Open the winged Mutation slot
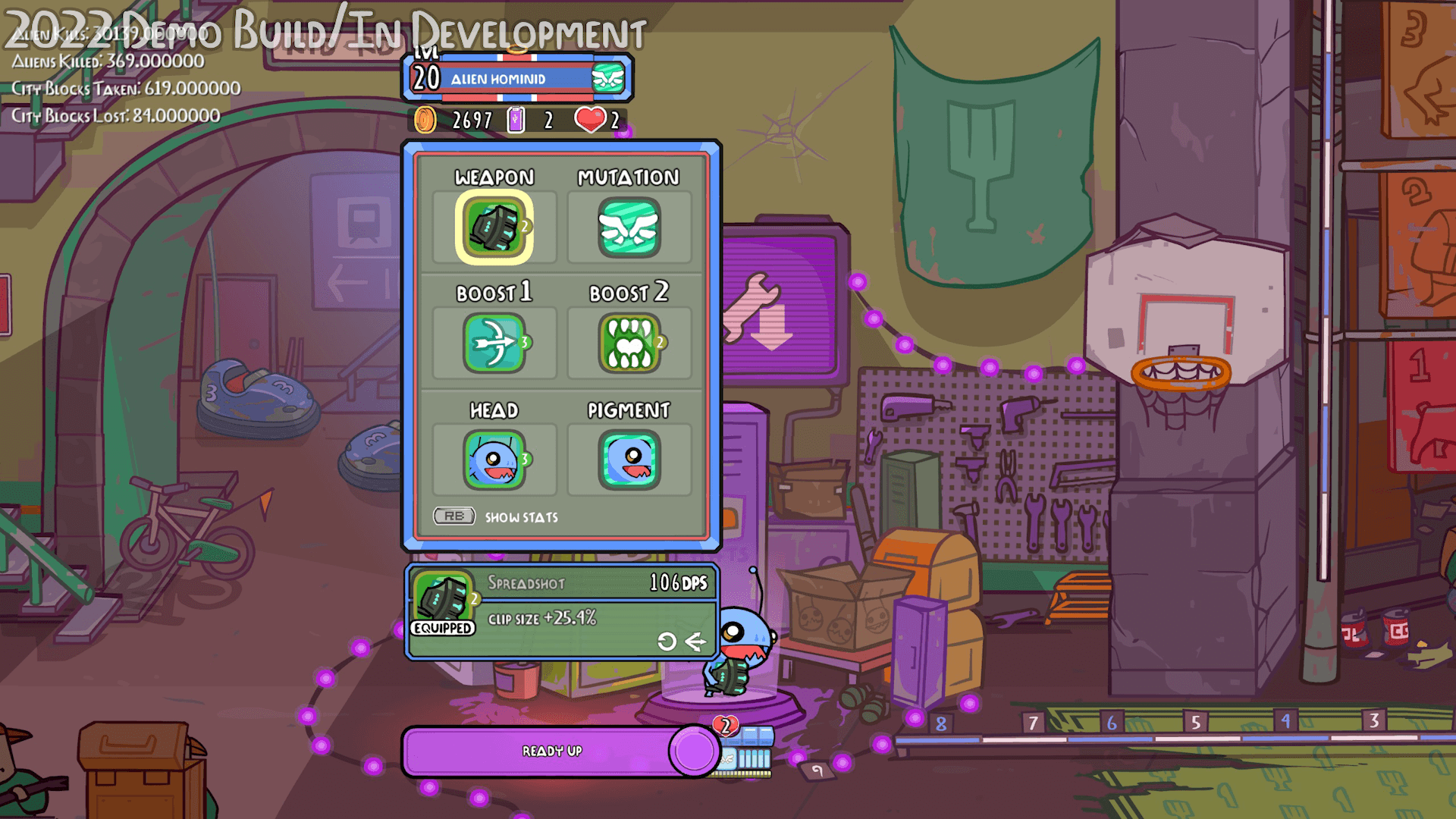The width and height of the screenshot is (1456, 819). coord(629,227)
